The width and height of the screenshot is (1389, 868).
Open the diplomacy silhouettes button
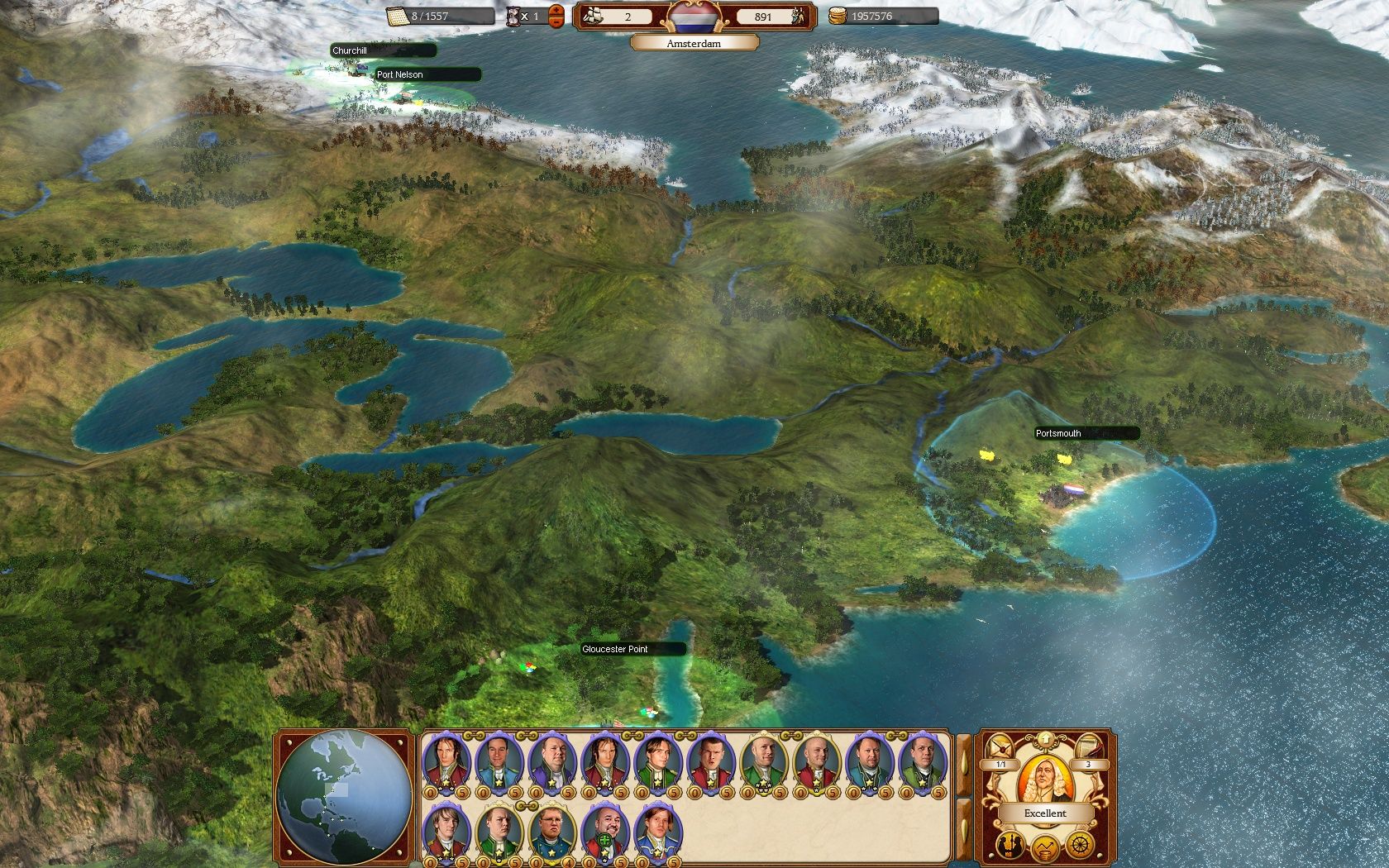click(1010, 845)
